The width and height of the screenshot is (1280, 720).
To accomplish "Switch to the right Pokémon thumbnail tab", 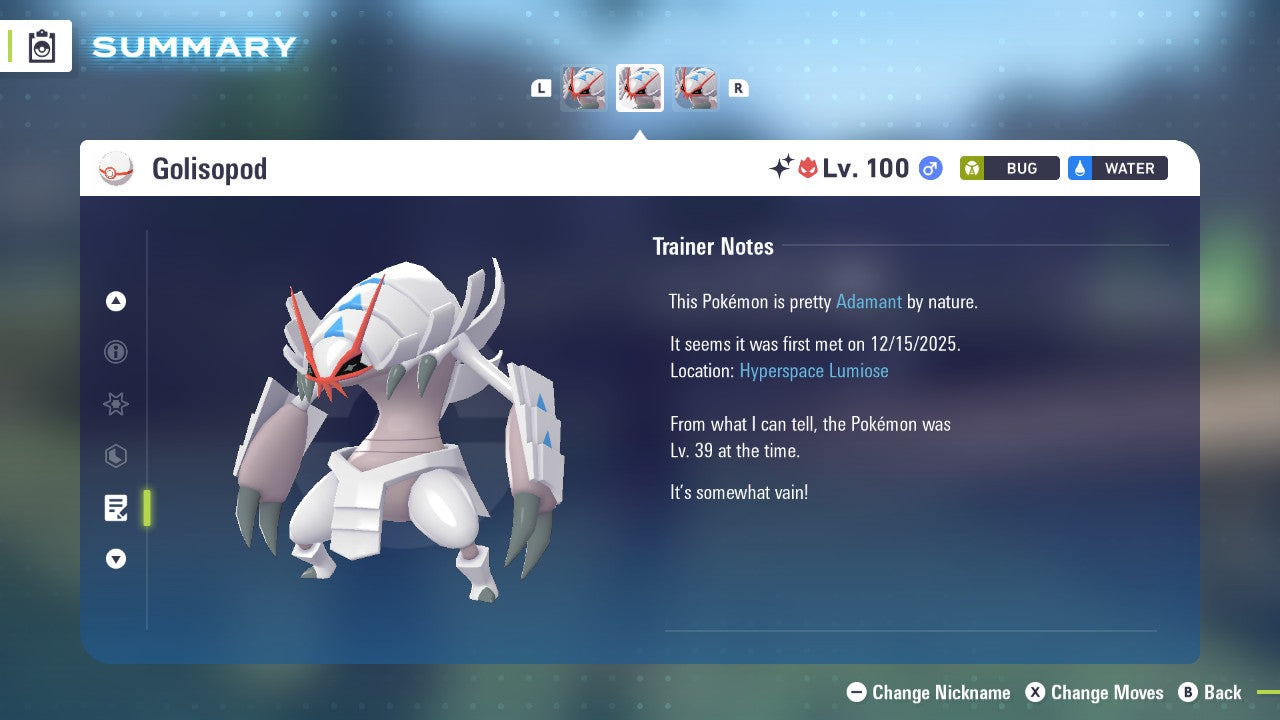I will tap(695, 88).
